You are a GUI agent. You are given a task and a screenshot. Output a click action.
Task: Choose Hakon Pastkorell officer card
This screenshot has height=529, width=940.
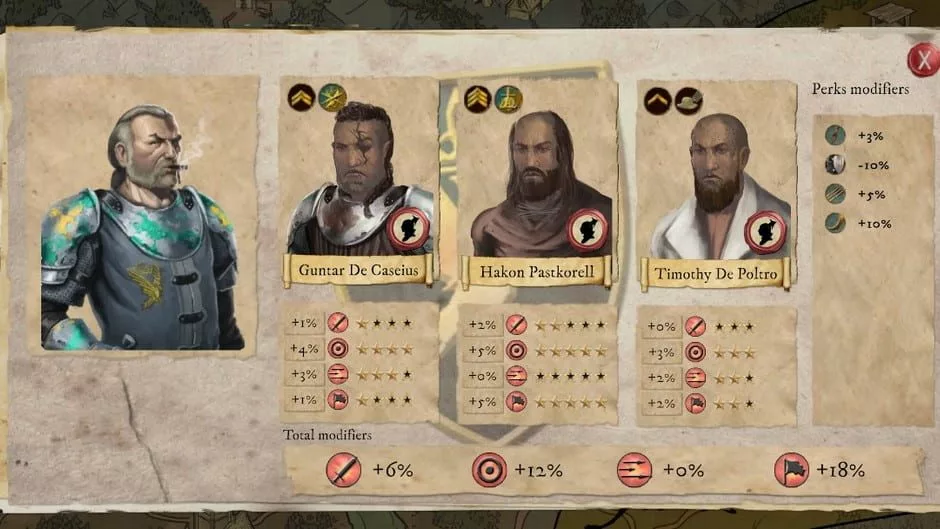(x=537, y=180)
